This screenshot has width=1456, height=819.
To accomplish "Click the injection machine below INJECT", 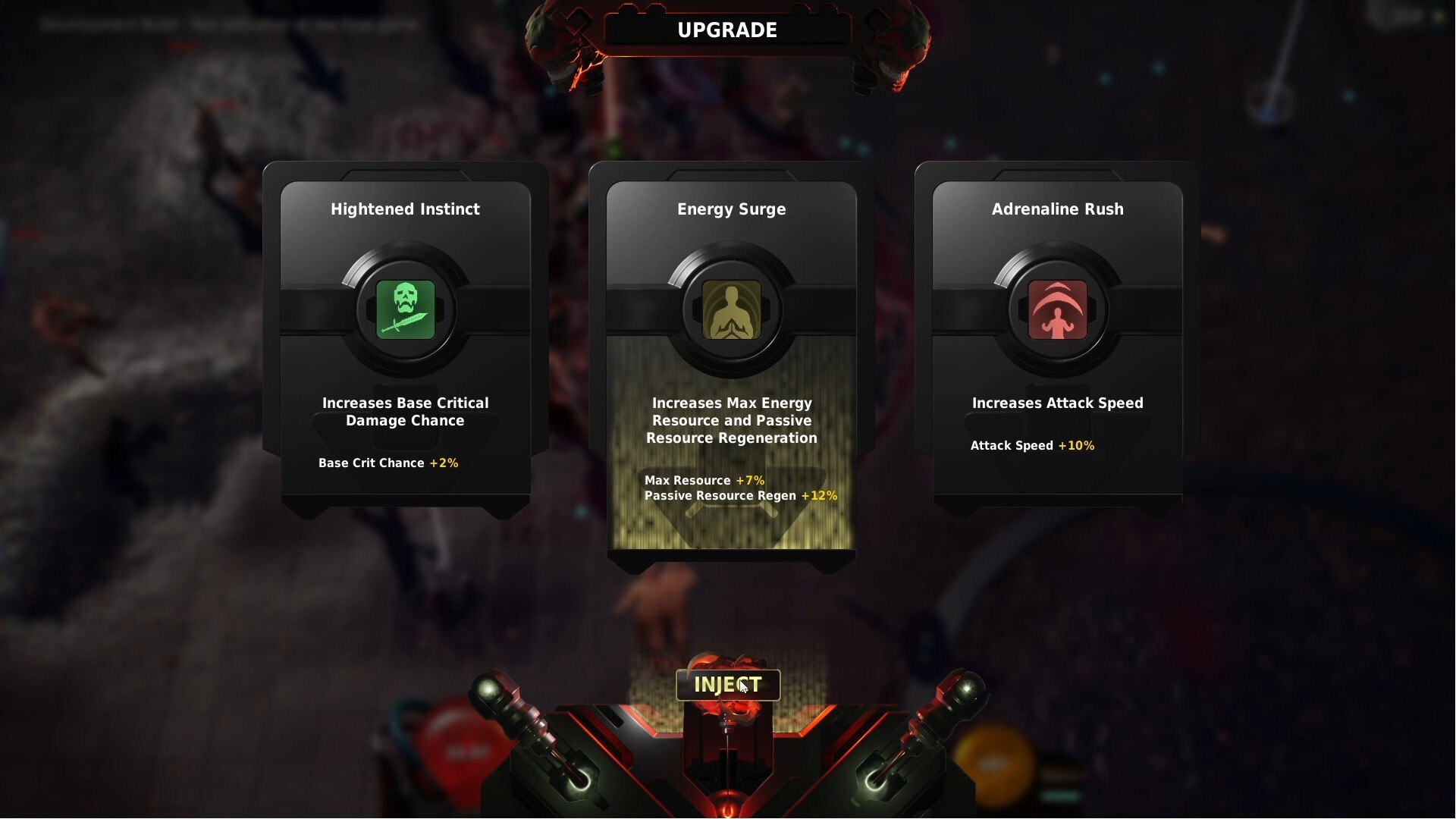I will coord(726,758).
